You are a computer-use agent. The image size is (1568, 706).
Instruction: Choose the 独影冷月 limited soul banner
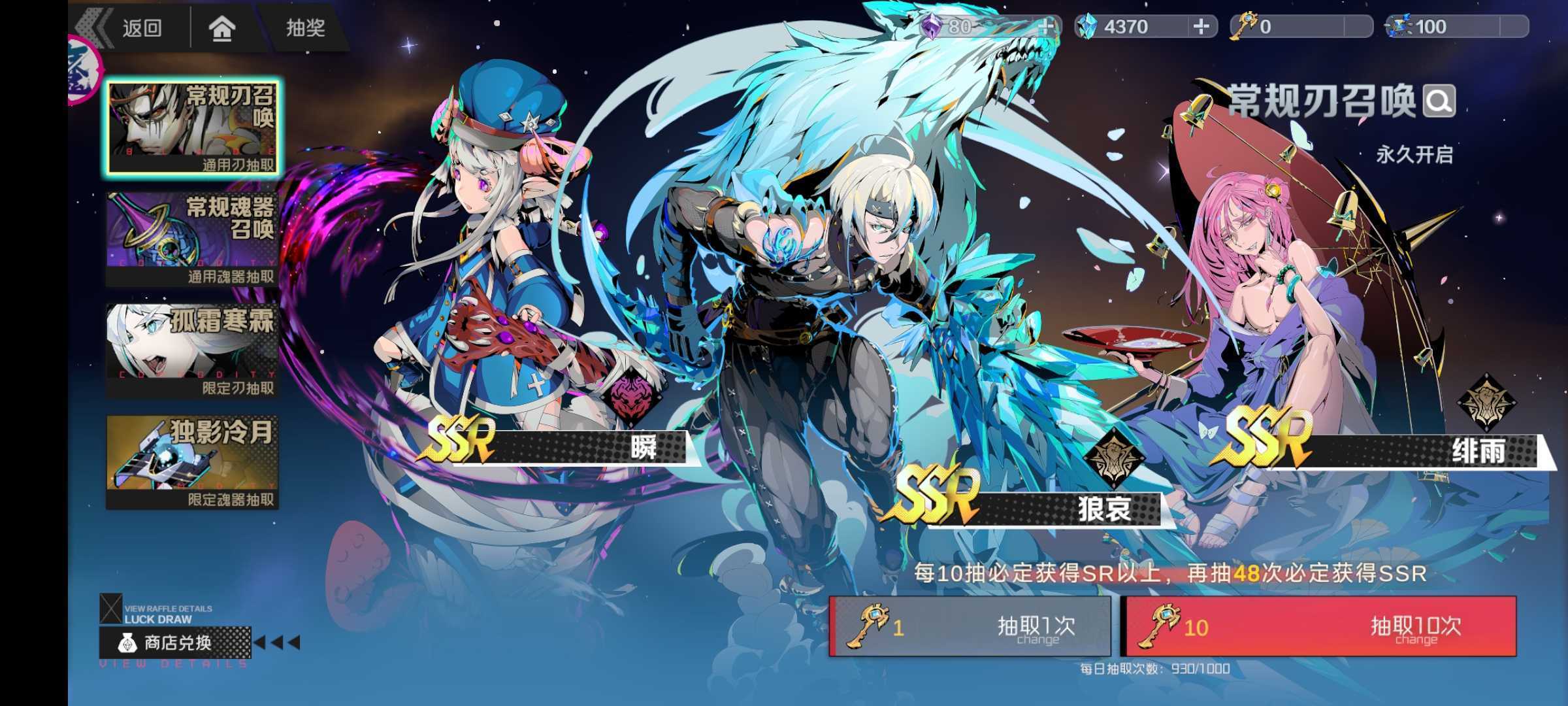pos(193,462)
